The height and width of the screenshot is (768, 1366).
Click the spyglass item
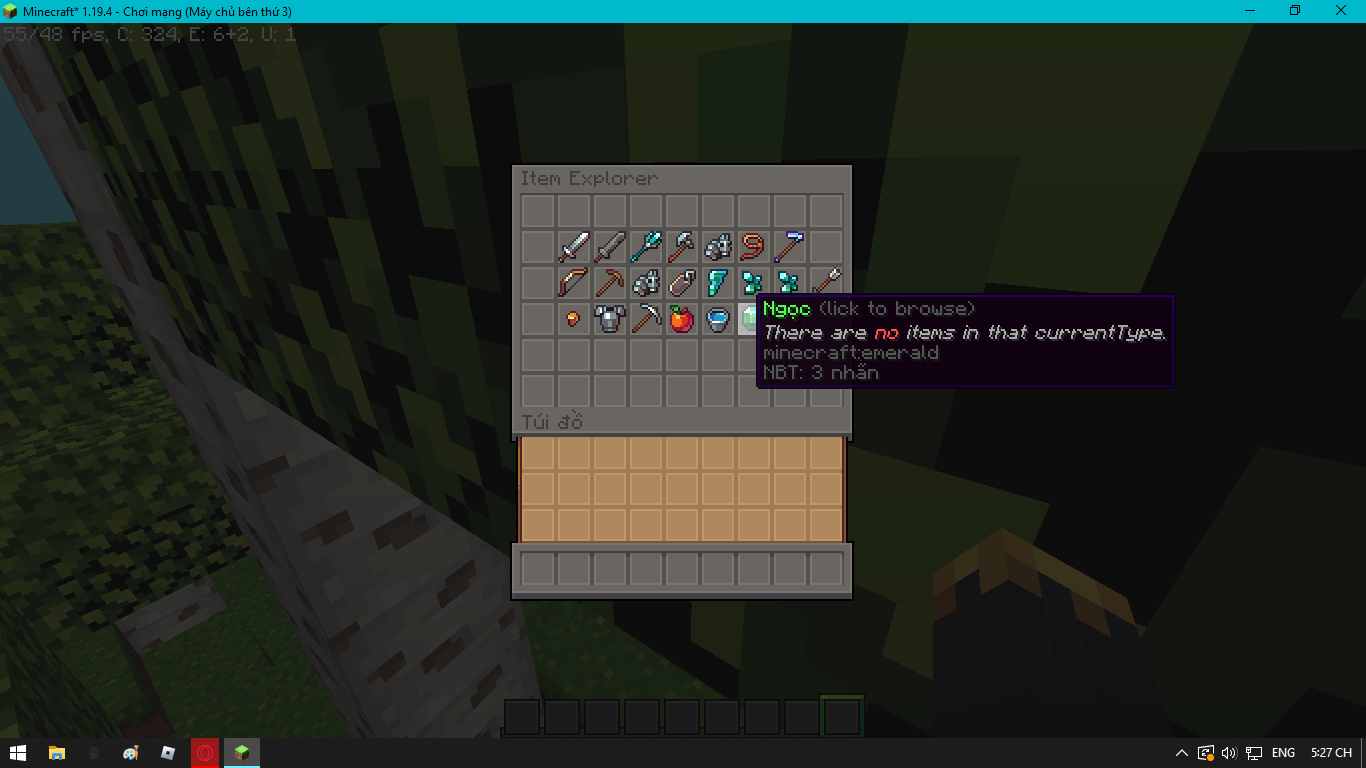coord(790,246)
